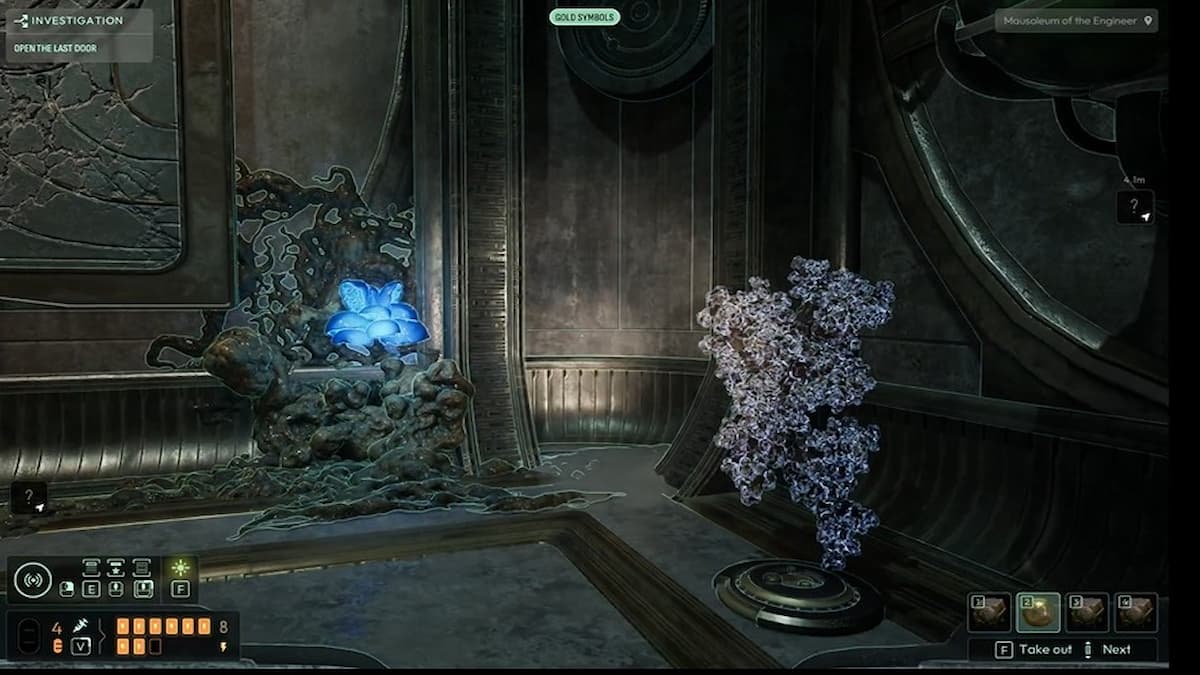Pick the item in hotbar slot 3
The width and height of the screenshot is (1200, 675).
click(1087, 612)
